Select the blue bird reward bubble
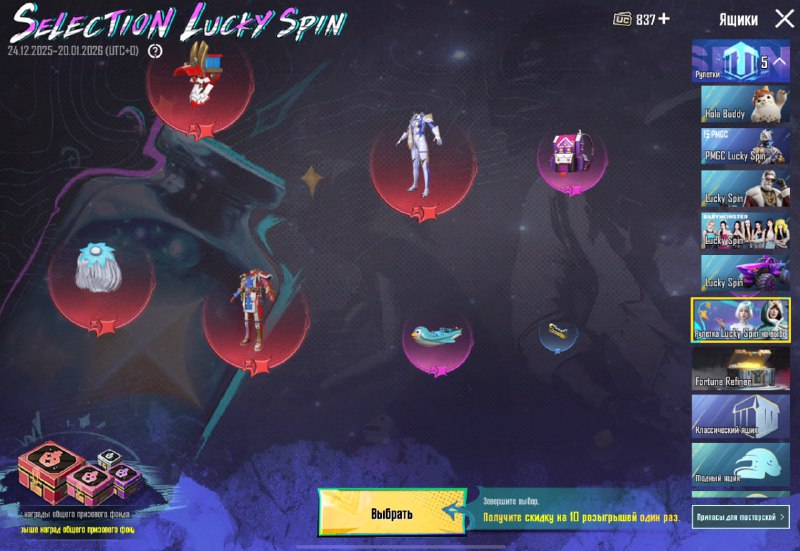This screenshot has height=551, width=800. point(438,335)
